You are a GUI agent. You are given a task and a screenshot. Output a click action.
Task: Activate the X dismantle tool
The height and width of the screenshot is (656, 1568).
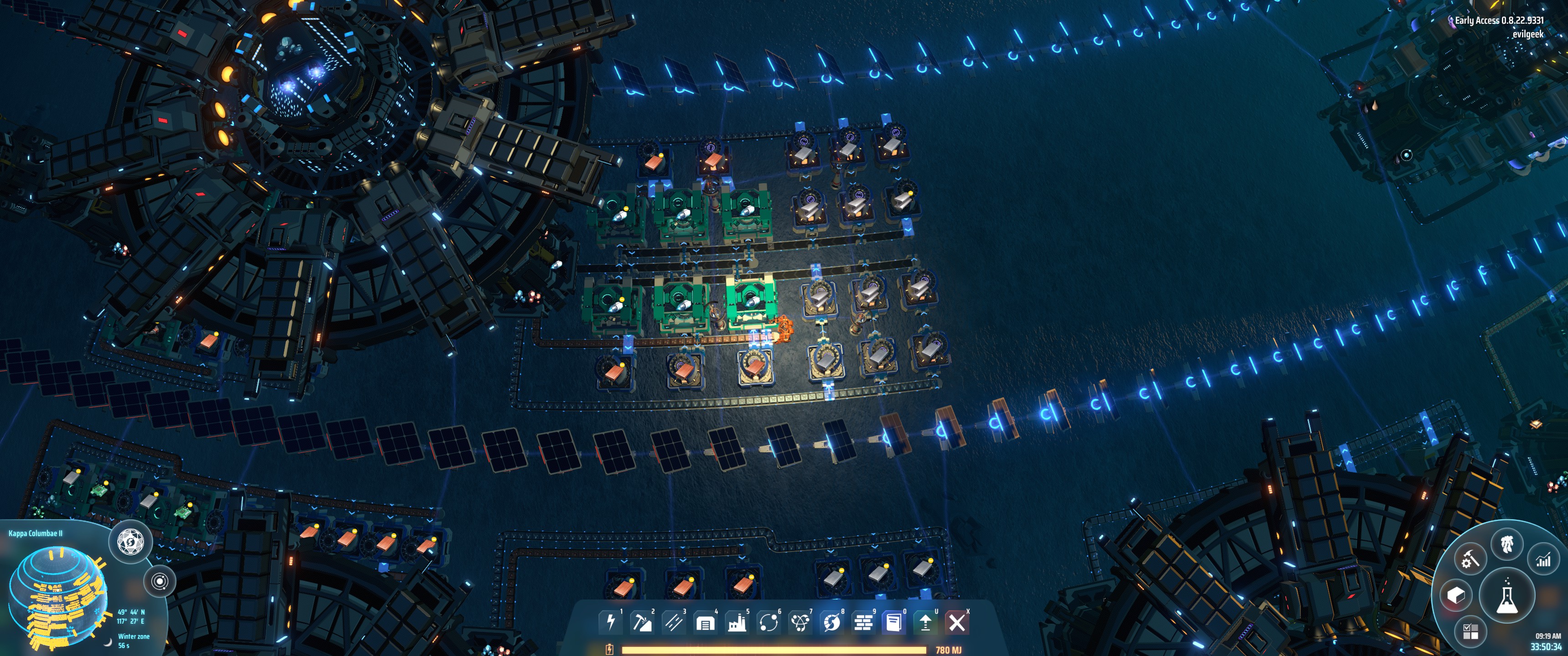tap(957, 622)
